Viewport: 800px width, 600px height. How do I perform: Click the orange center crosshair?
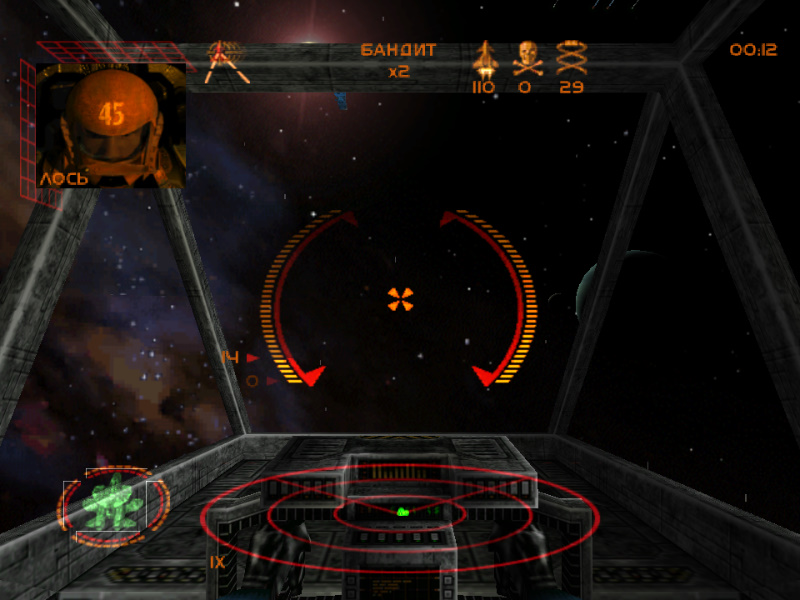(x=400, y=298)
